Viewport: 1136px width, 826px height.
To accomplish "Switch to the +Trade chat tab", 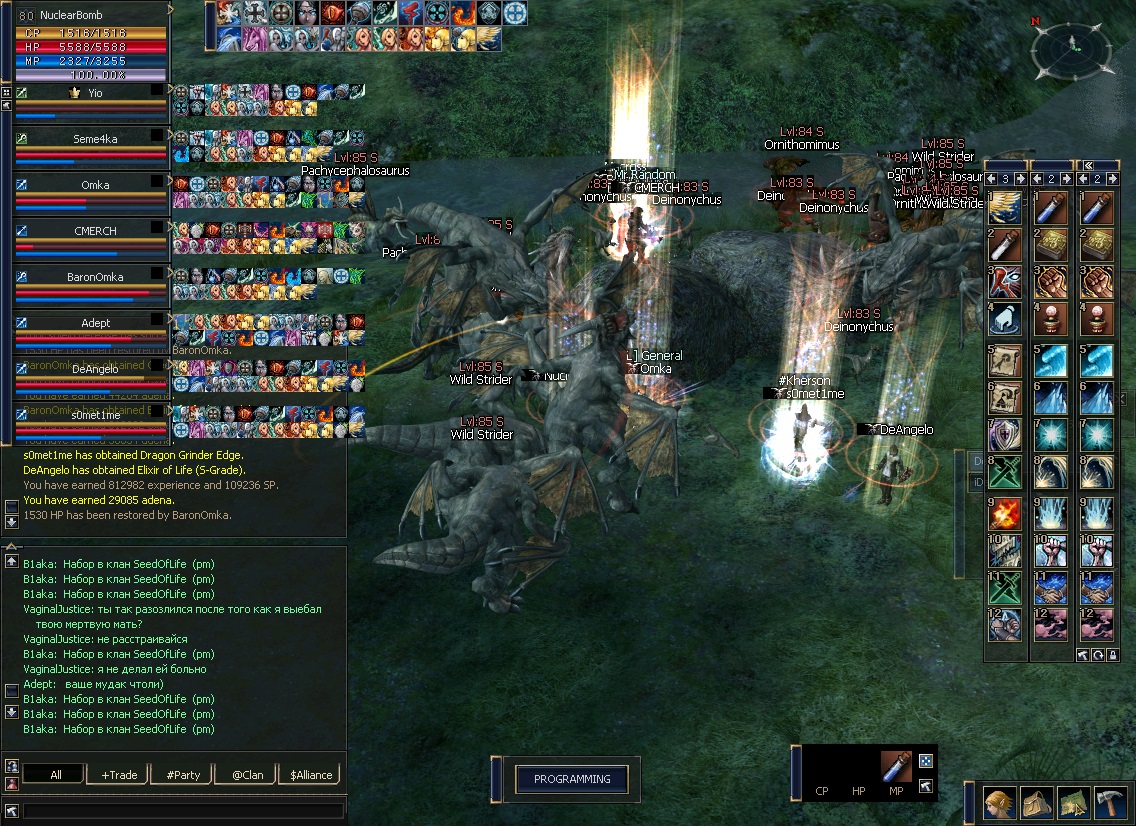I will [119, 774].
